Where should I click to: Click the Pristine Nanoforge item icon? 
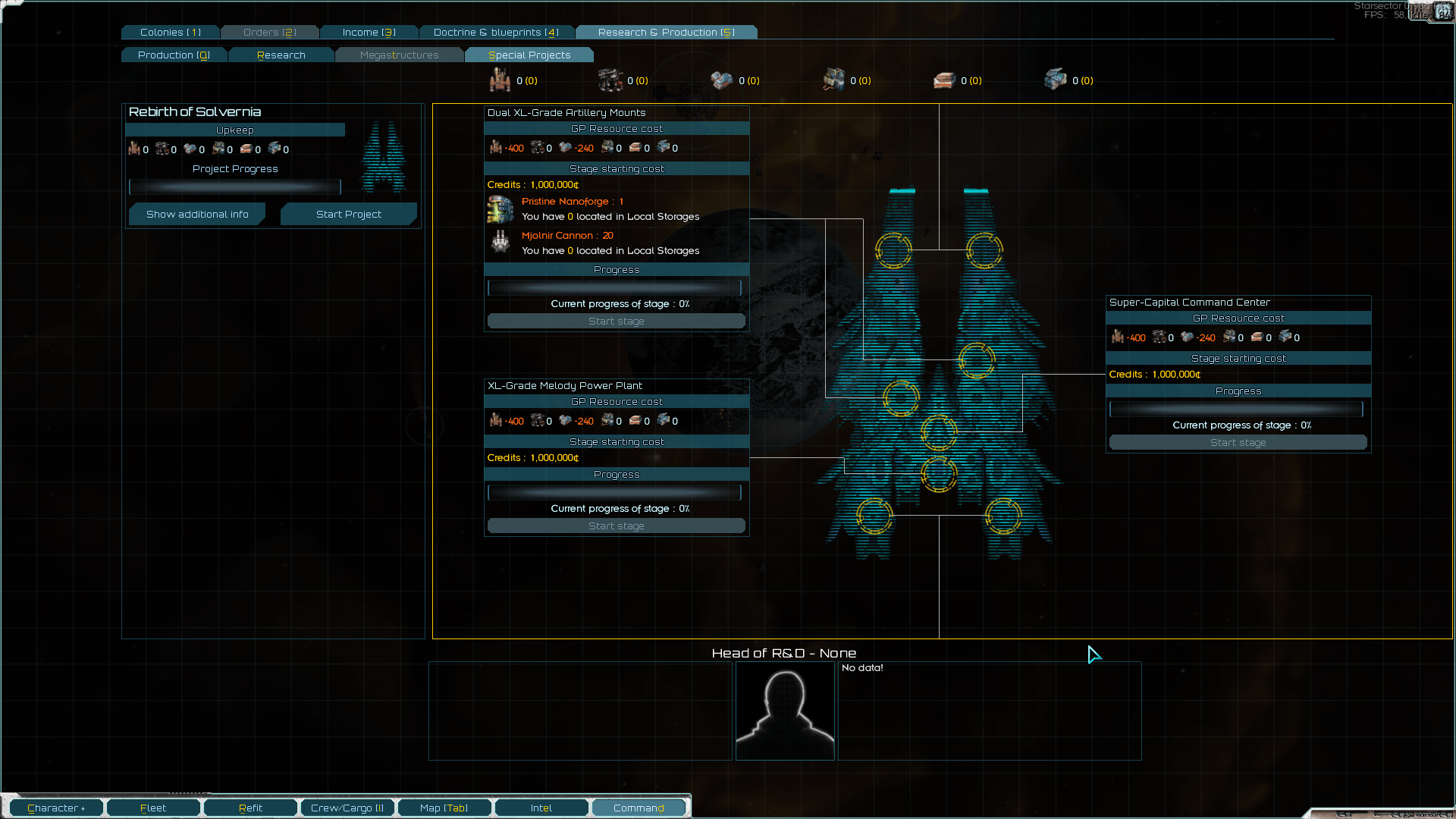click(x=500, y=209)
